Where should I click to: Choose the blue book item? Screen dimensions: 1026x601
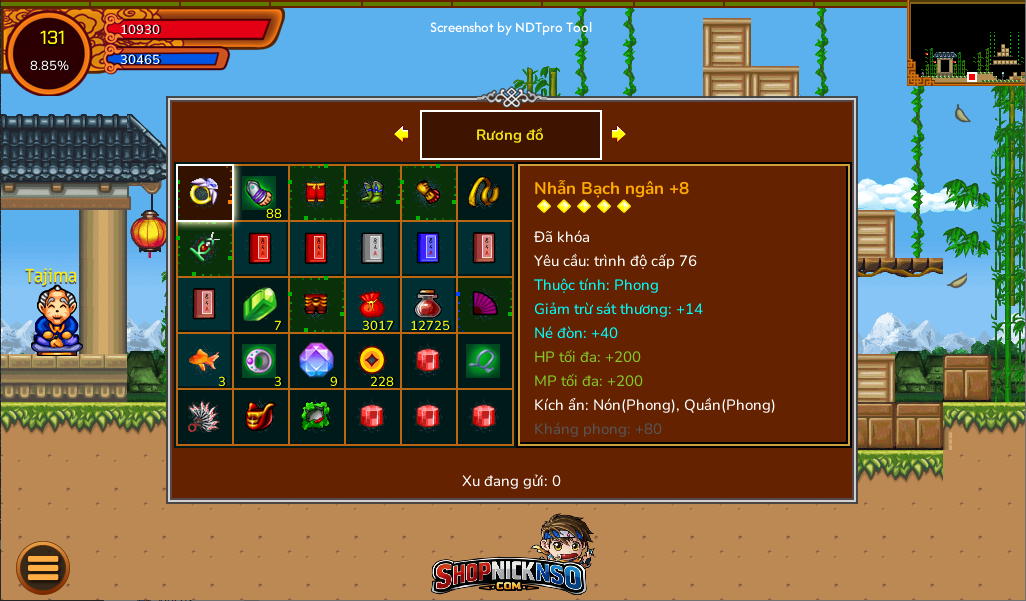[x=428, y=249]
